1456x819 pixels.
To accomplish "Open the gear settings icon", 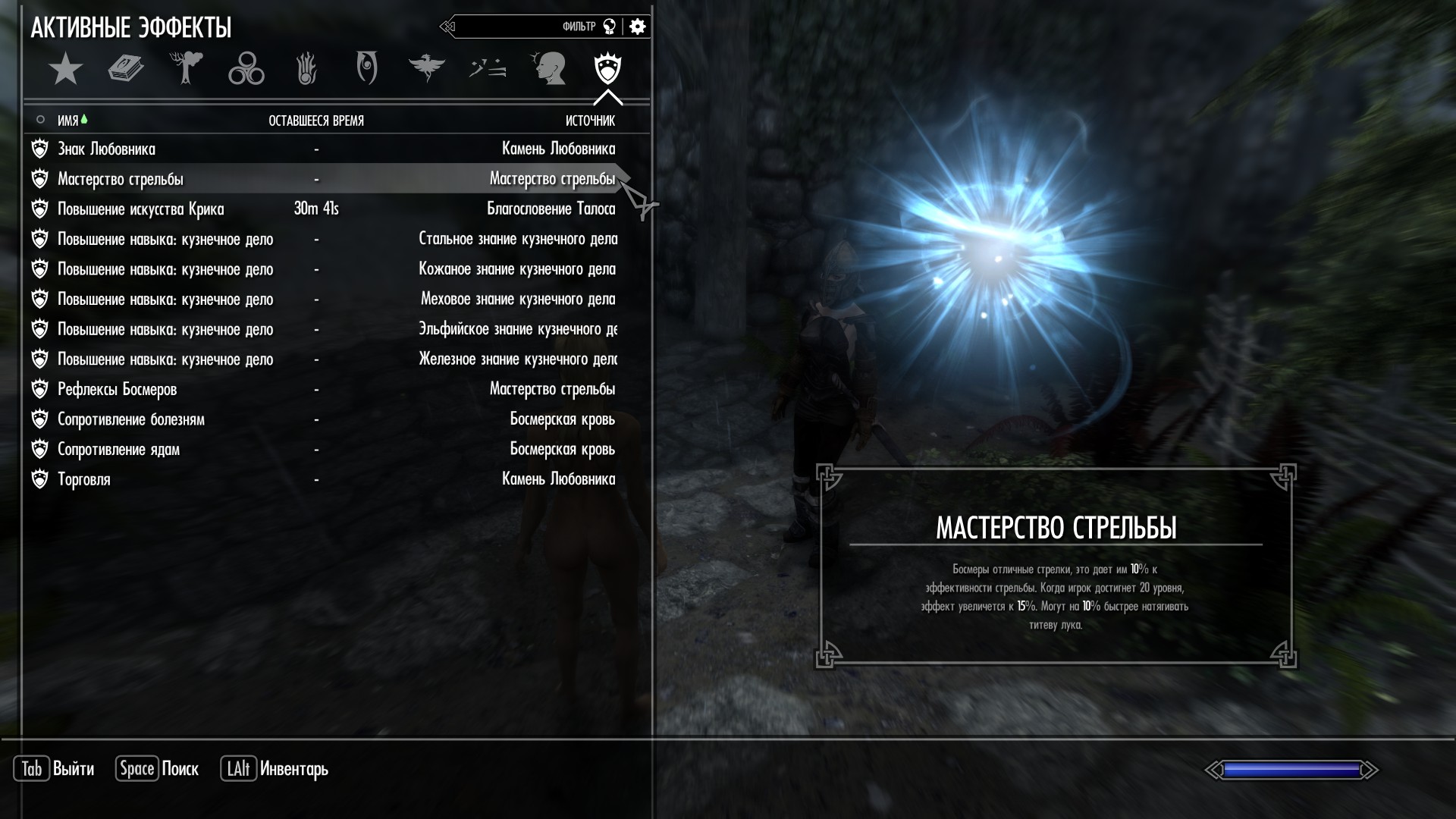I will tap(638, 27).
